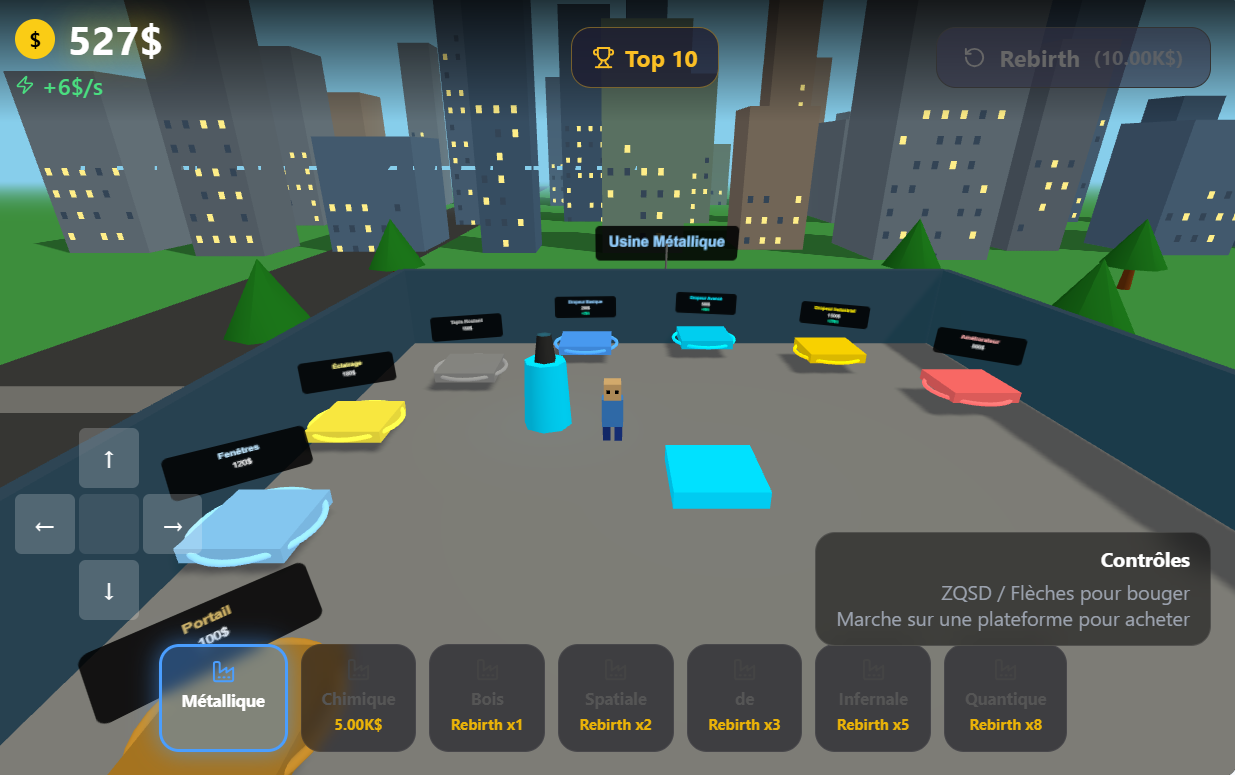Viewport: 1235px width, 775px height.
Task: Select the Spatiale factory tab
Action: pos(615,698)
